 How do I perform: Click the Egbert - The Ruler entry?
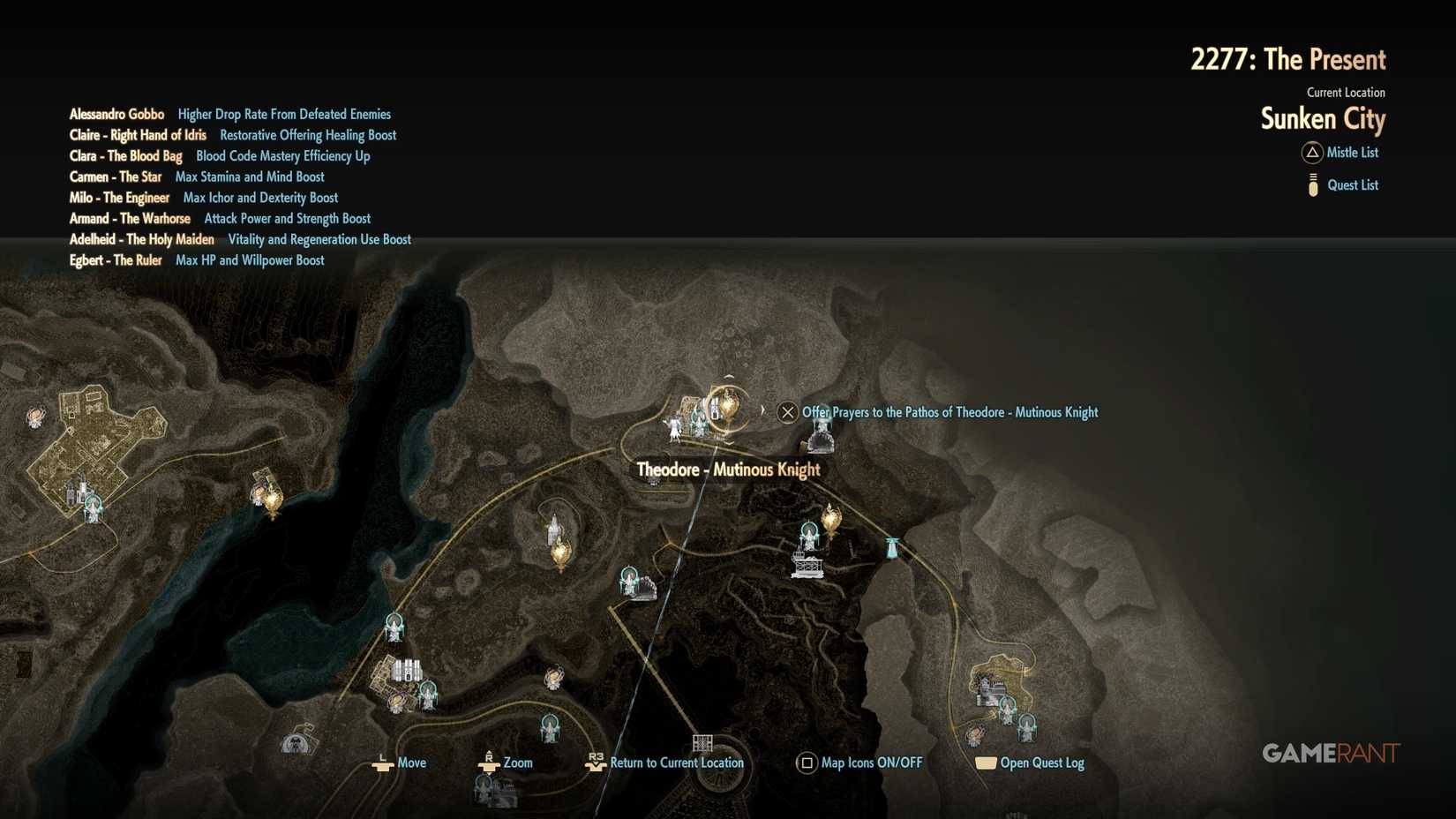(x=116, y=260)
